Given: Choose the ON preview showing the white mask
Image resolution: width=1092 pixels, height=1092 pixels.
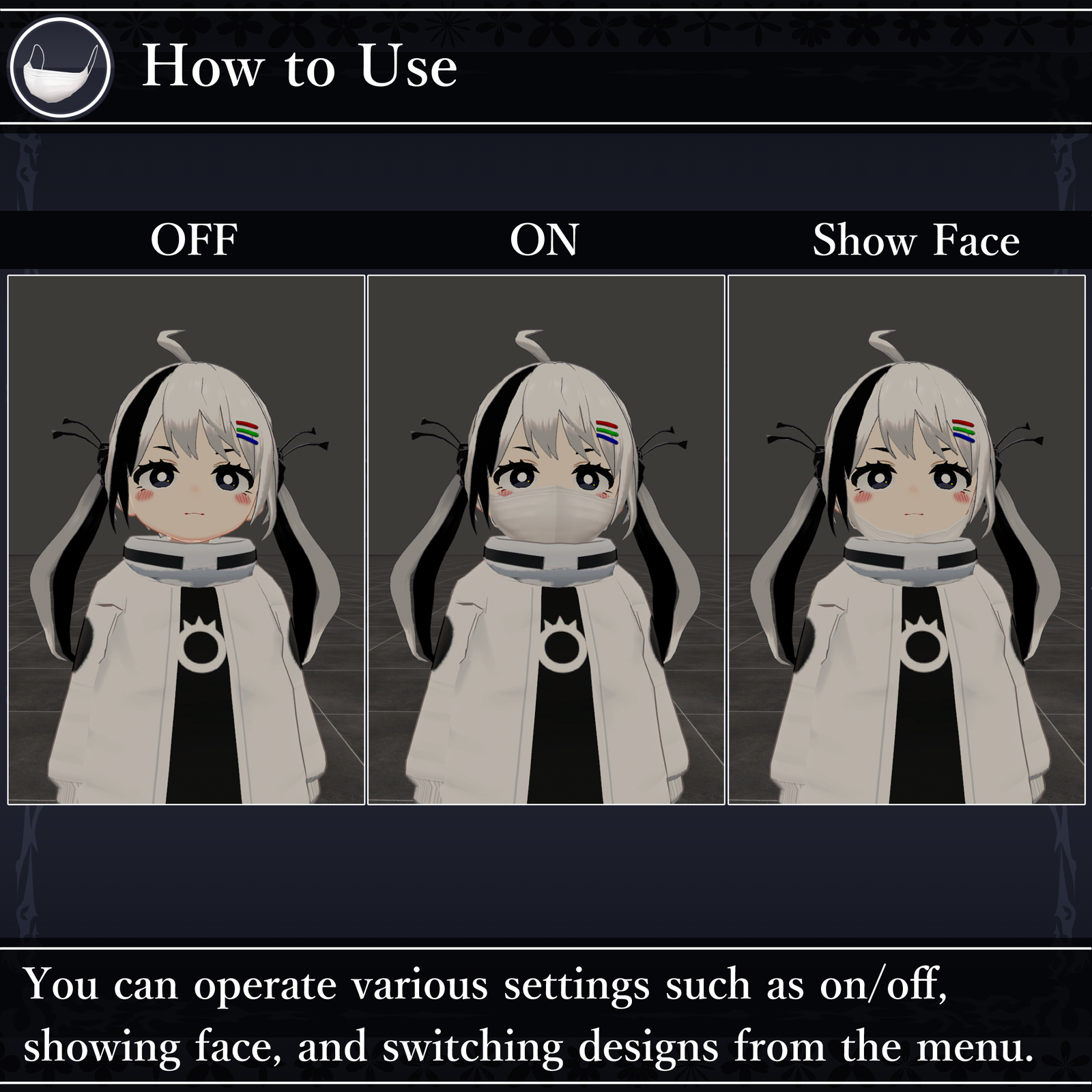Looking at the screenshot, I should [x=546, y=539].
